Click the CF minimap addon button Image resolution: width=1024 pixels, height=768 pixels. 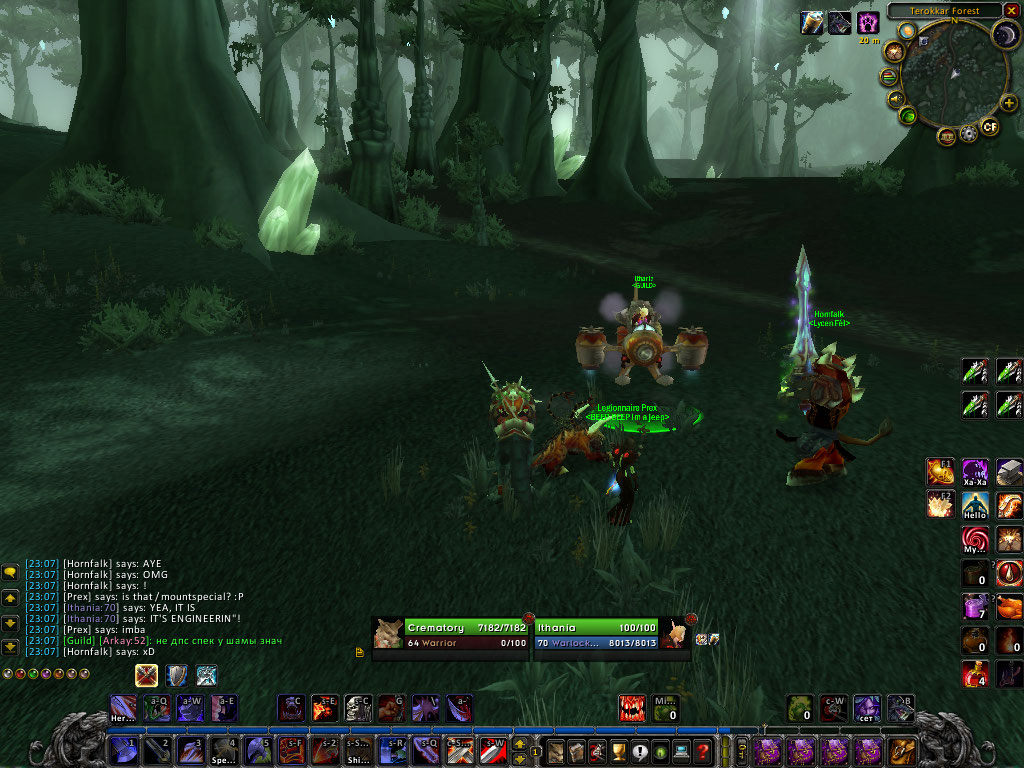[x=990, y=126]
